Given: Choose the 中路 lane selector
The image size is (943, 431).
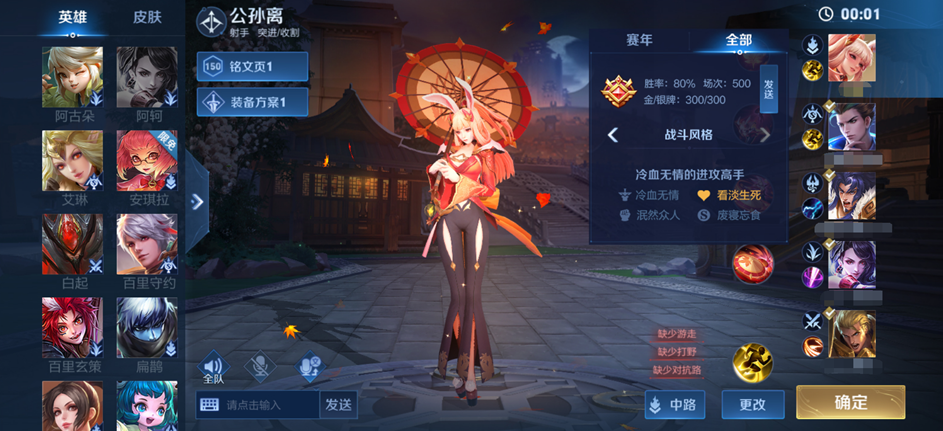Looking at the screenshot, I should pyautogui.click(x=676, y=404).
